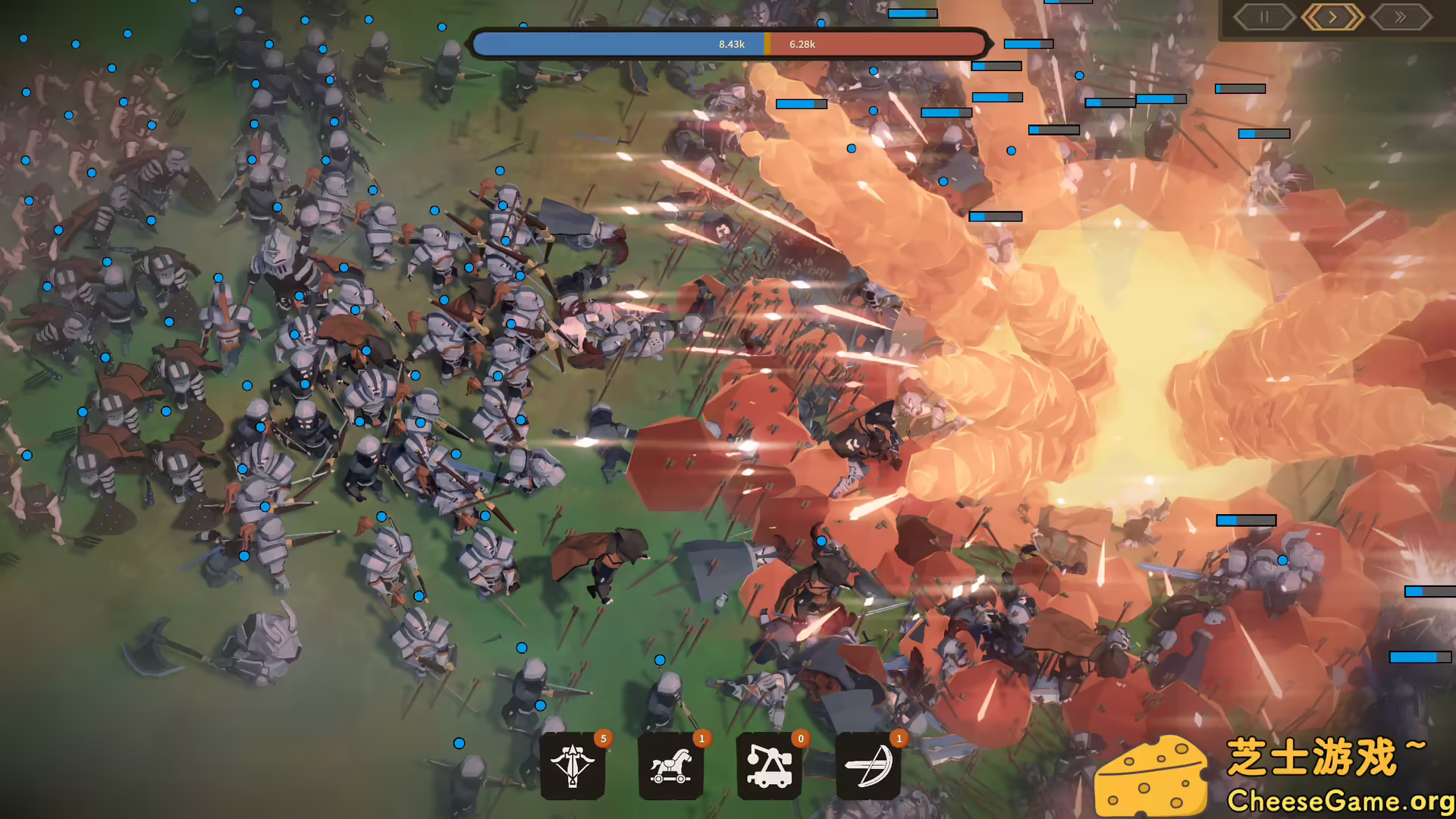Select the highlighted normal-speed play button

(x=1332, y=17)
